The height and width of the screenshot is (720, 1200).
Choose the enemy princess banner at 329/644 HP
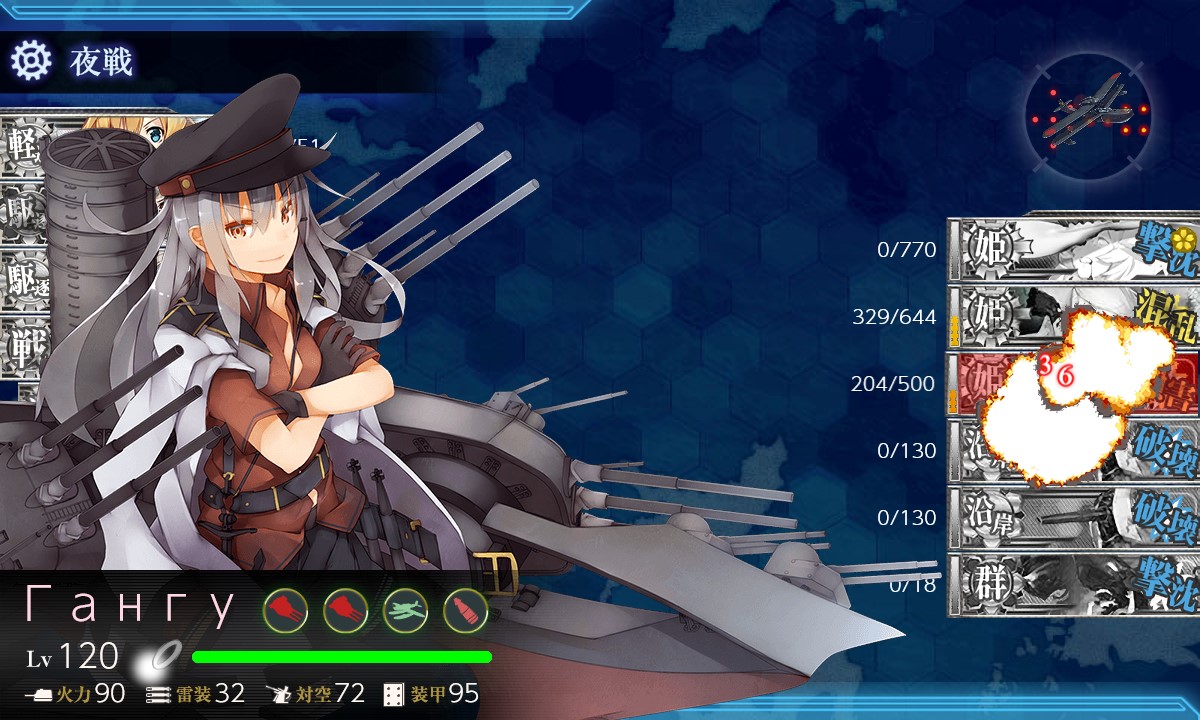(1075, 315)
